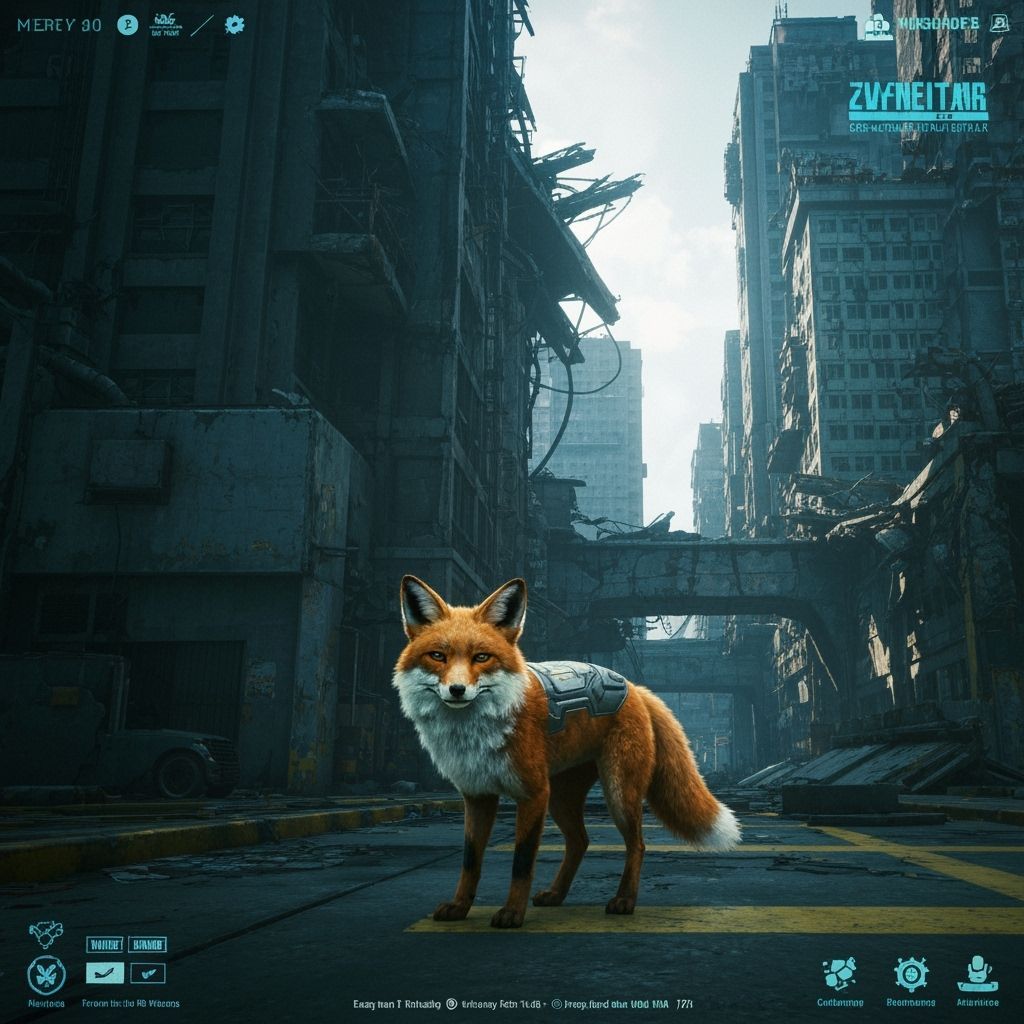Screen dimensions: 1024x1024
Task: Select the outlined second weapon slot
Action: pyautogui.click(x=147, y=973)
